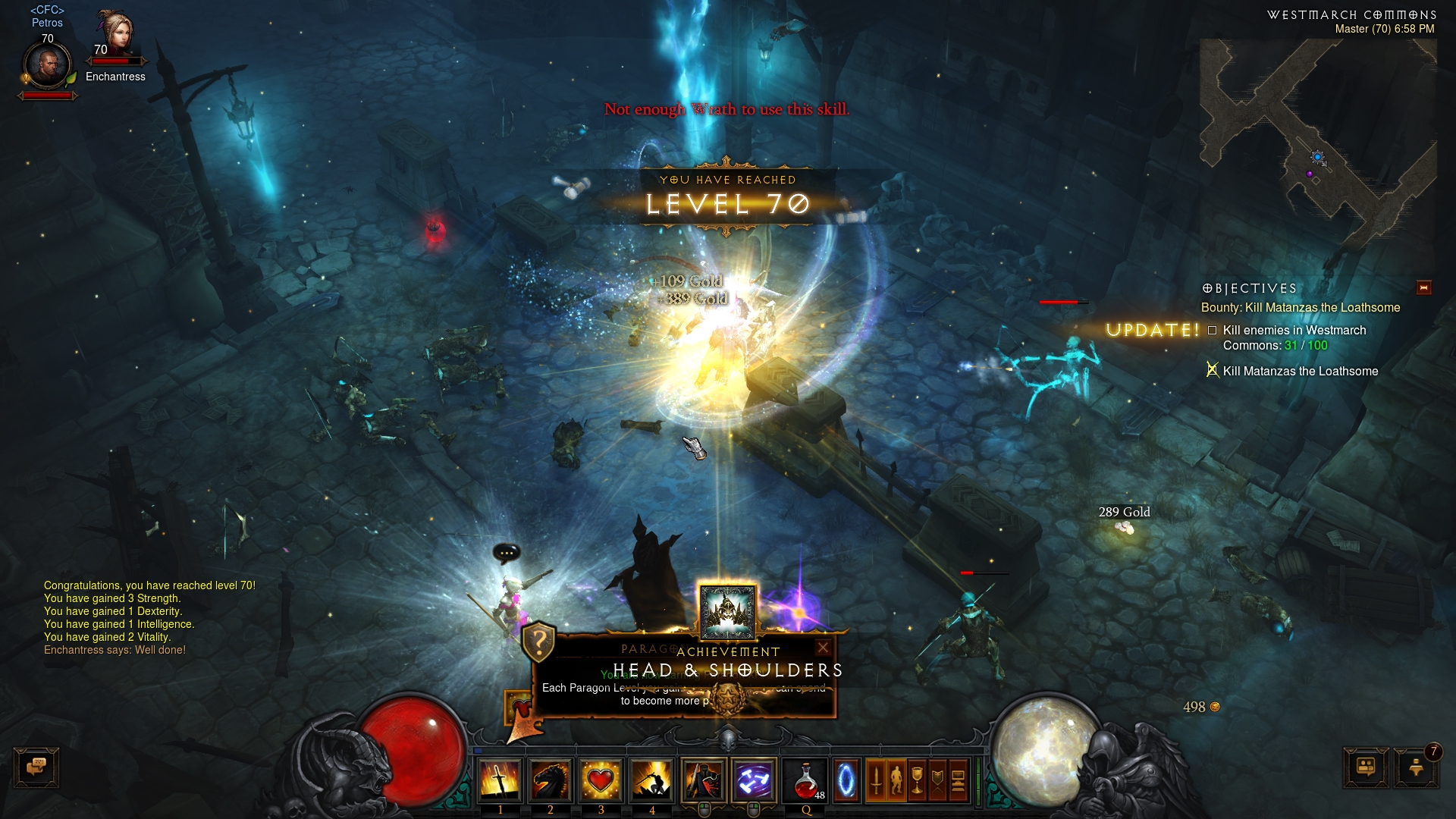Open the character inventory figure button
The image size is (1456, 819).
896,780
